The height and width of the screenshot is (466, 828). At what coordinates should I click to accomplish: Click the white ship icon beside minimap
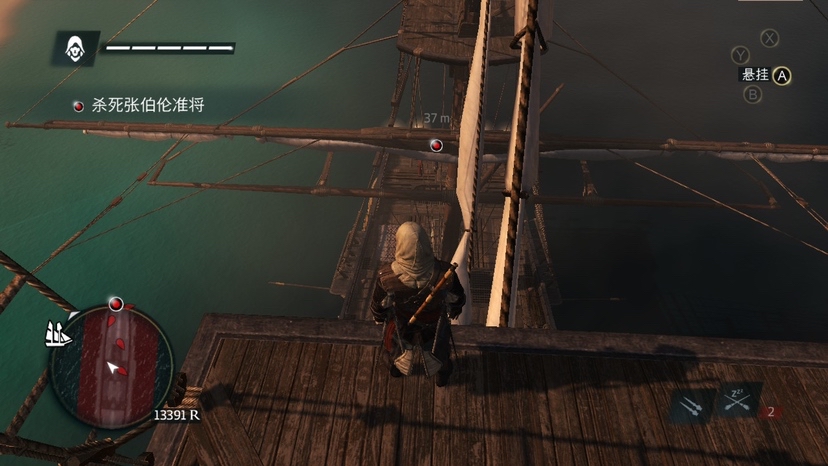tap(59, 334)
